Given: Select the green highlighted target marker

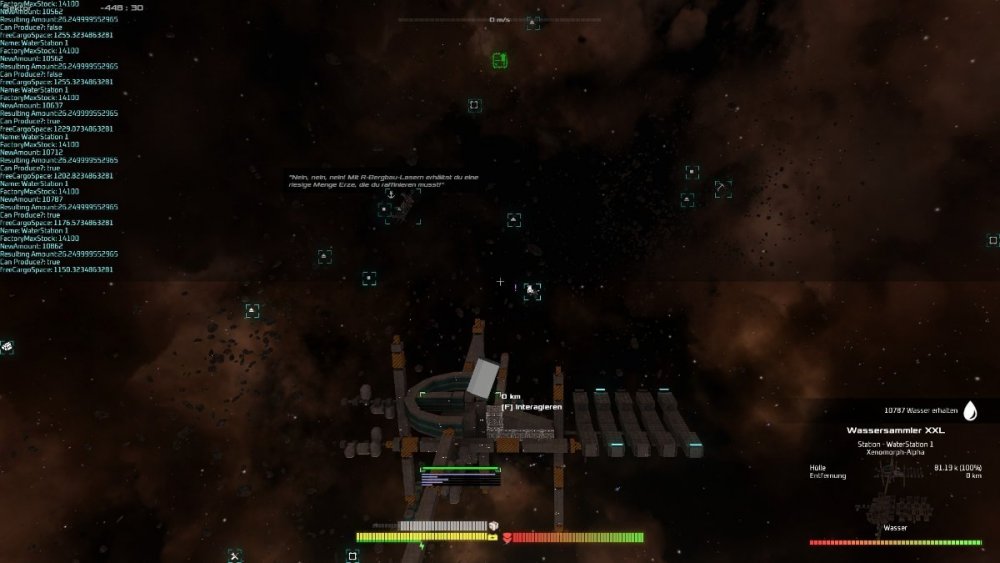Looking at the screenshot, I should [500, 61].
